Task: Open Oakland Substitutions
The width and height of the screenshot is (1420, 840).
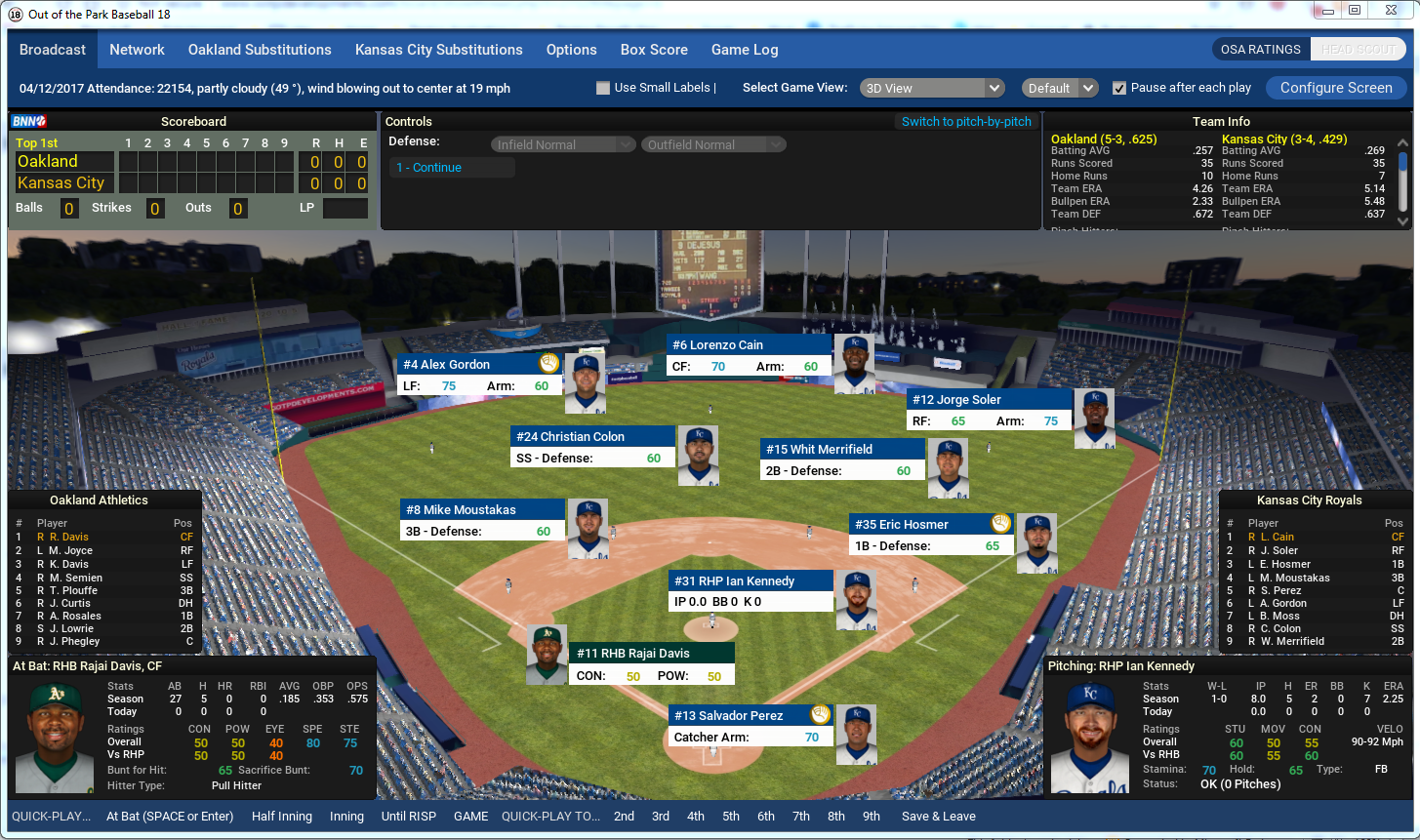Action: [x=260, y=50]
